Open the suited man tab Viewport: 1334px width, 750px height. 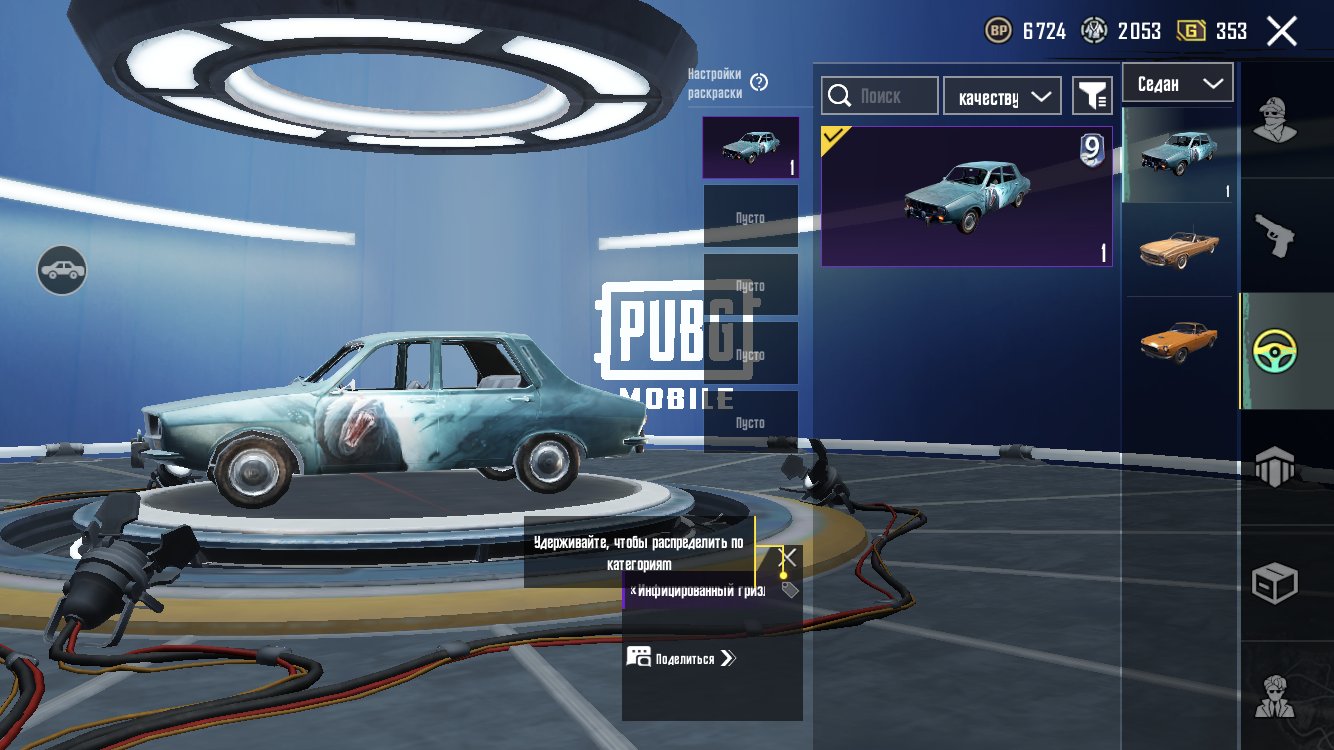pyautogui.click(x=1275, y=695)
